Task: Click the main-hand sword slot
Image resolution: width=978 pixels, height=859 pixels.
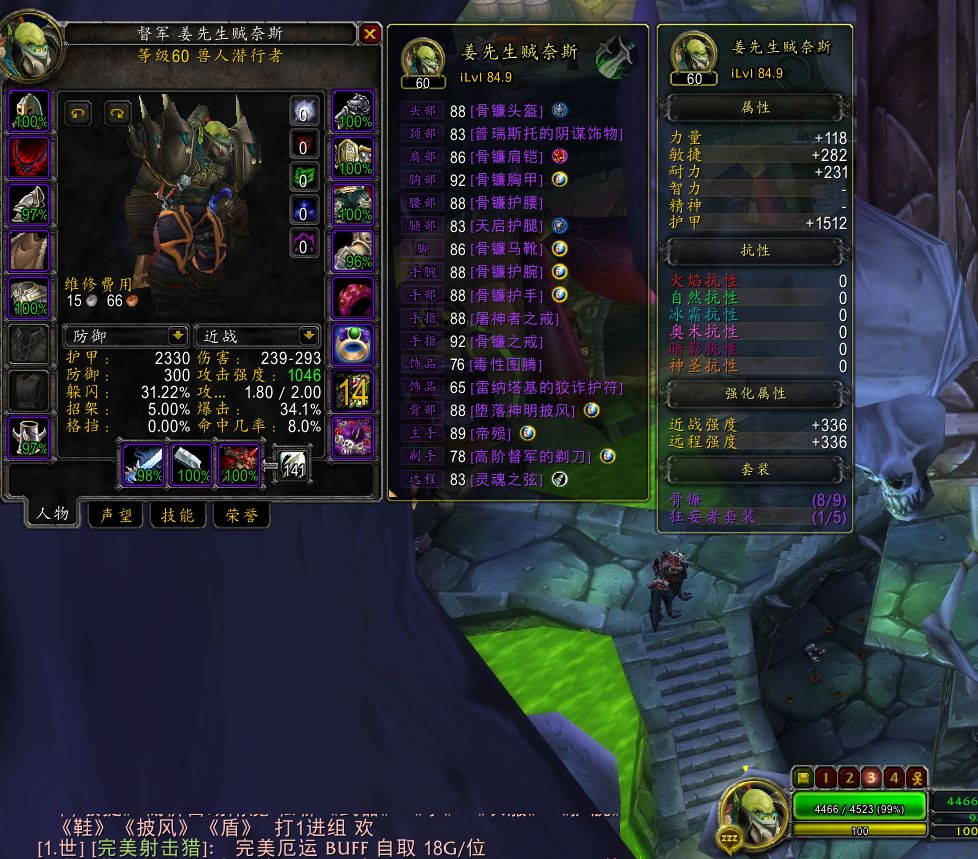Action: pos(142,465)
